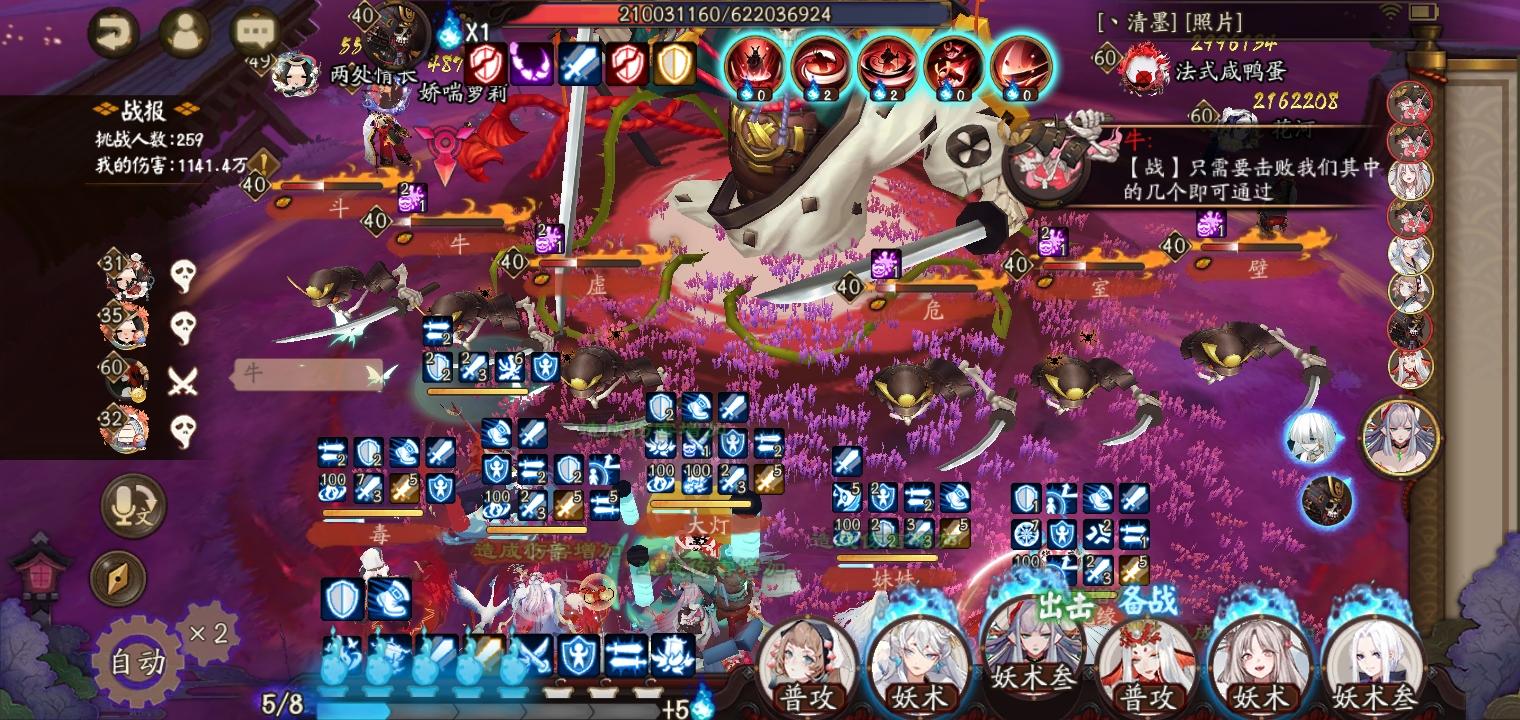The width and height of the screenshot is (1520, 720).
Task: Open the compass navigation icon above auto button
Action: click(122, 578)
